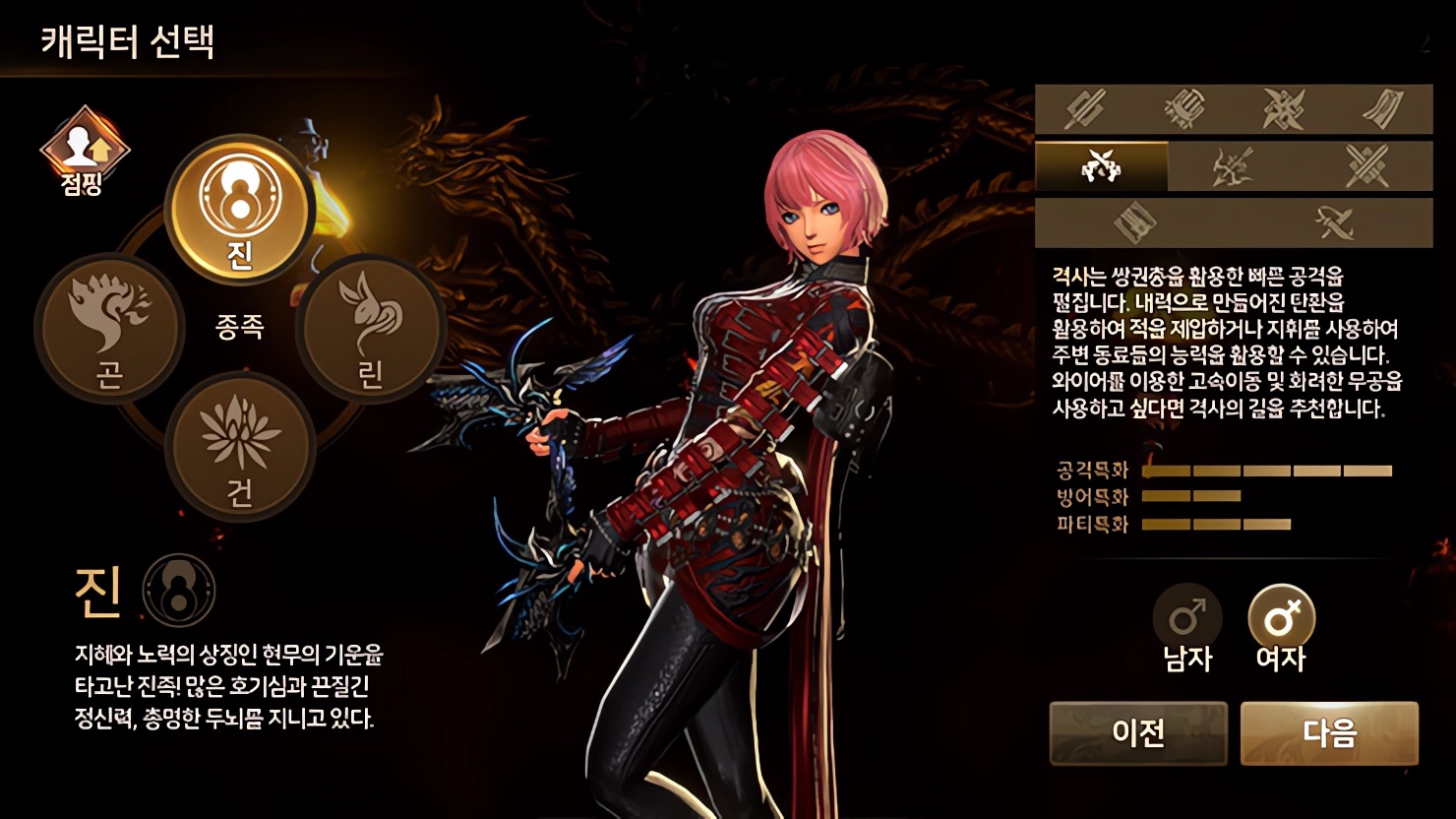Select the square charm class tab
The height and width of the screenshot is (819, 1456).
(x=1134, y=223)
